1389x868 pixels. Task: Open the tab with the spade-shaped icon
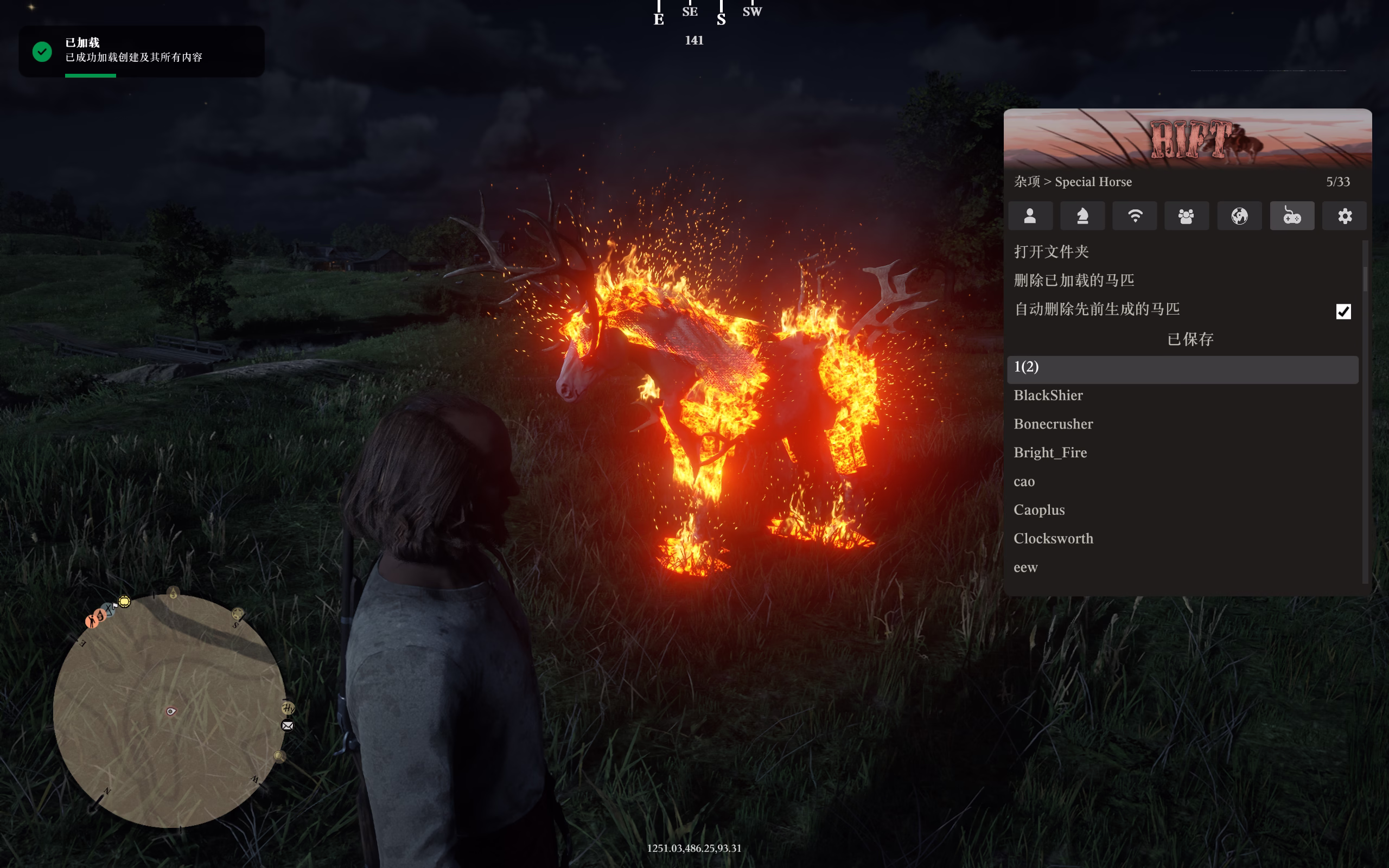pos(1082,216)
